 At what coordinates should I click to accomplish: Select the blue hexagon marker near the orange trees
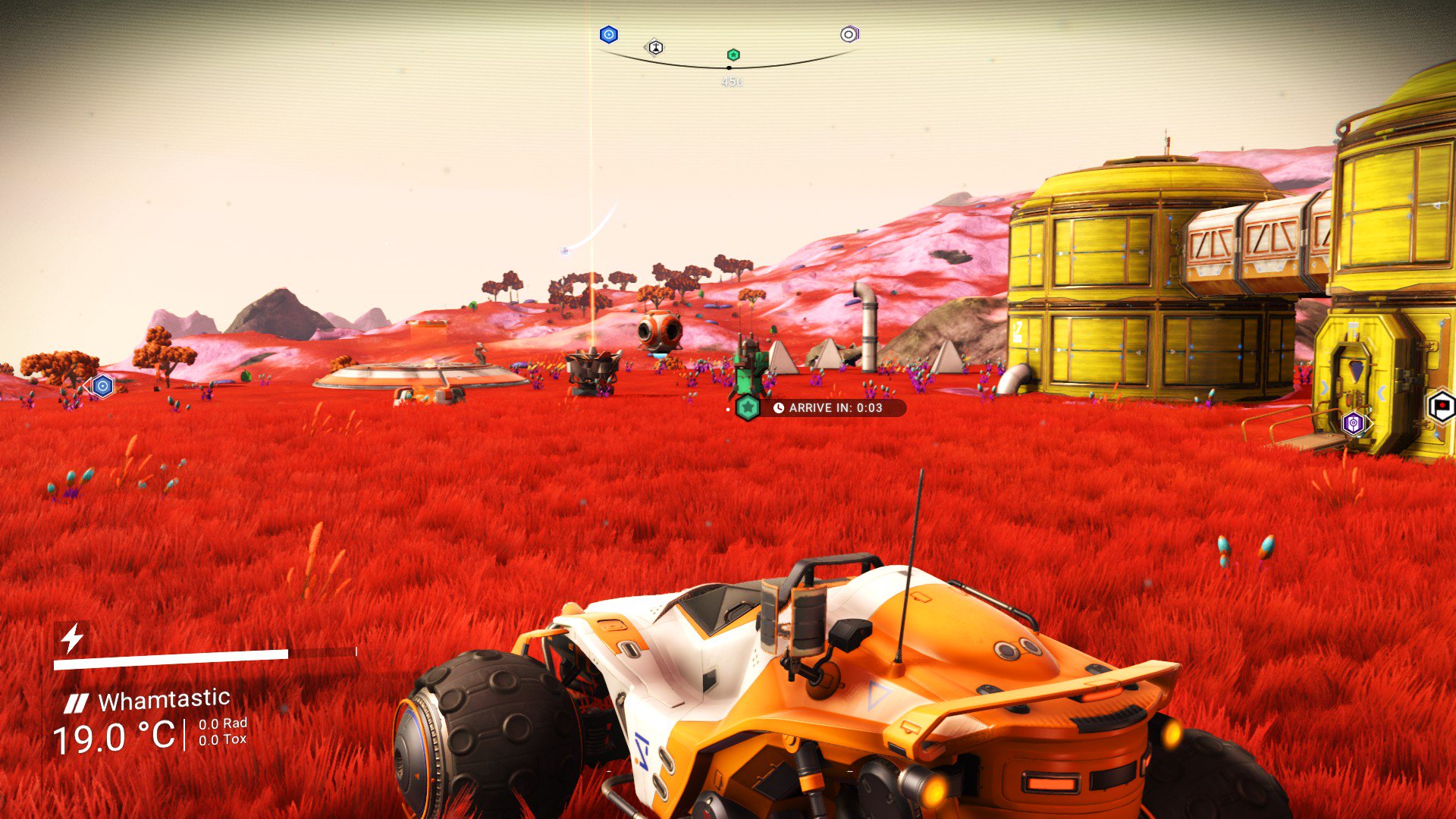pos(102,386)
